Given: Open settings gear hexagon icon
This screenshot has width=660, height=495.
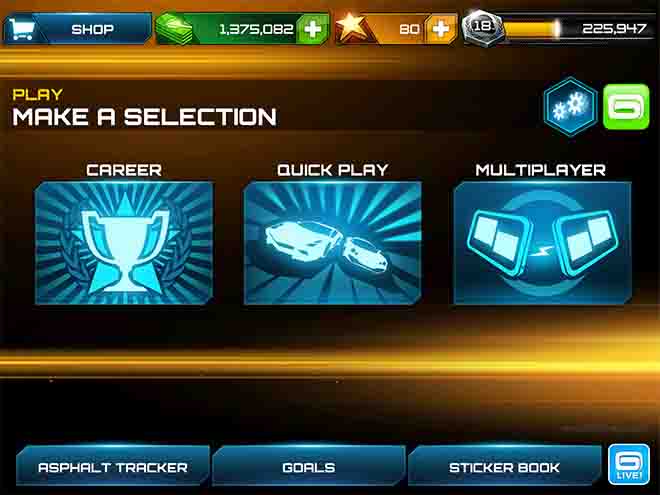Looking at the screenshot, I should pyautogui.click(x=571, y=105).
